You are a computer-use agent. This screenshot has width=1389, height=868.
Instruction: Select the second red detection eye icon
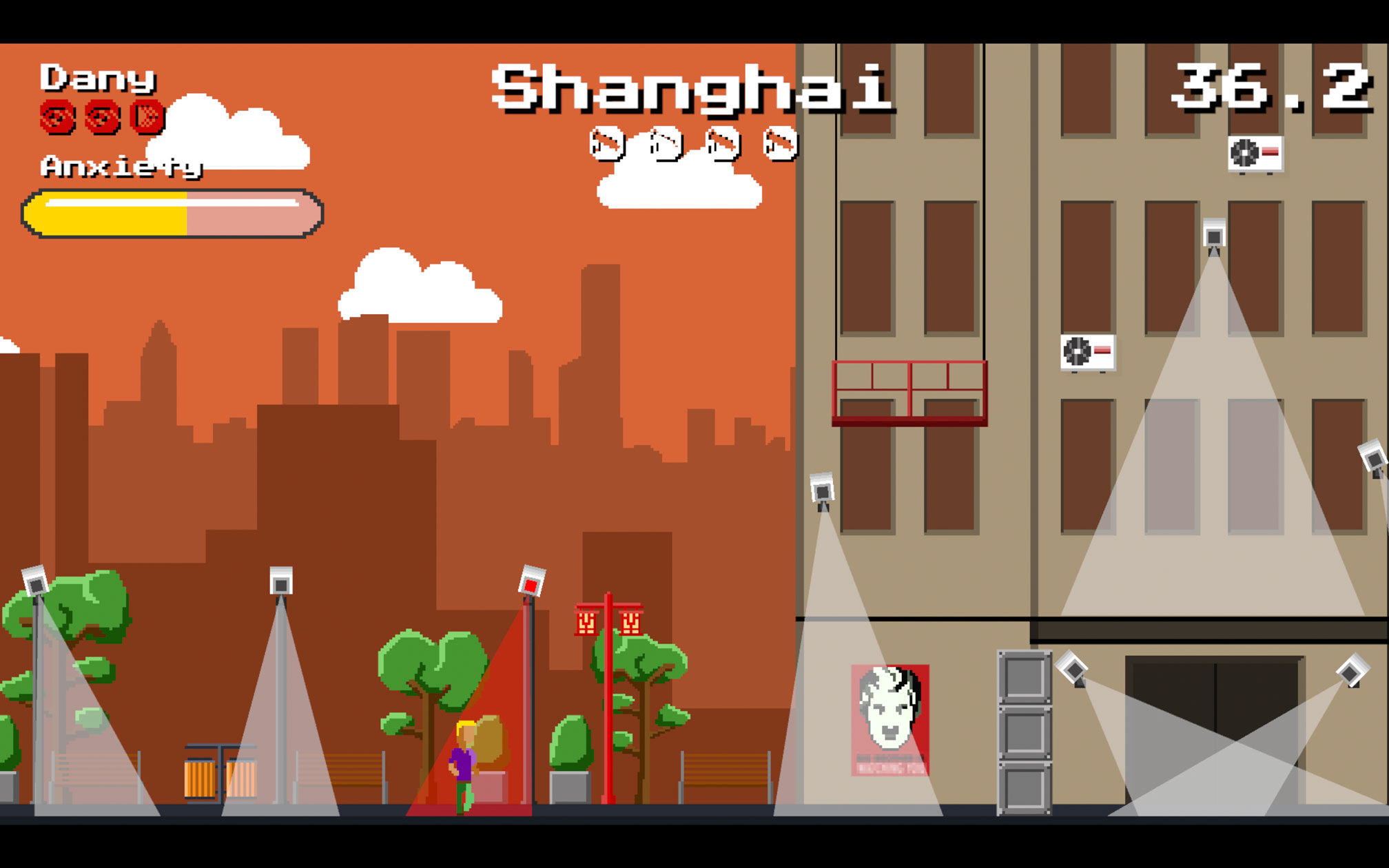(x=101, y=117)
